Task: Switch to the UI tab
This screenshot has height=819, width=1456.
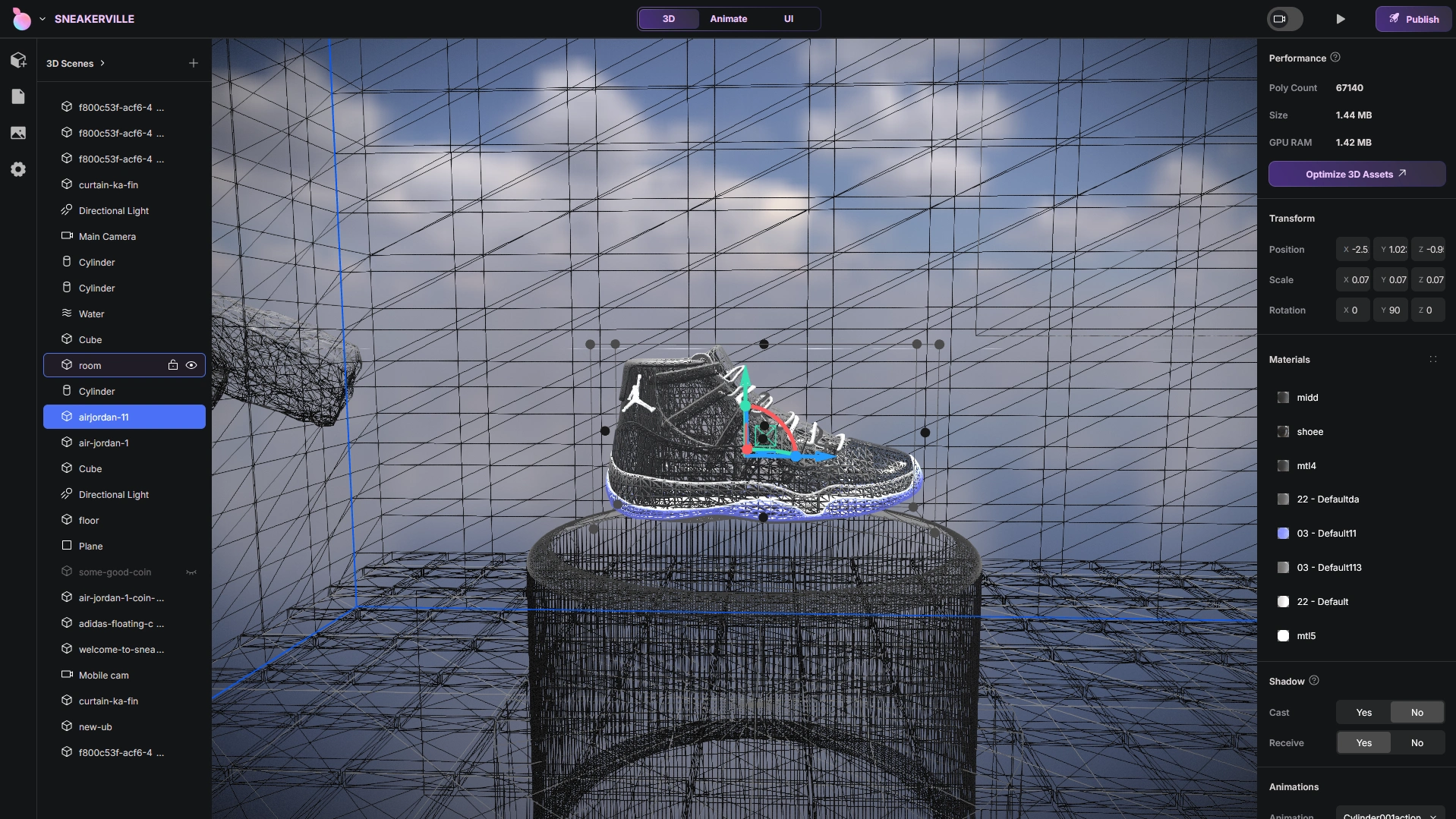Action: (x=789, y=18)
